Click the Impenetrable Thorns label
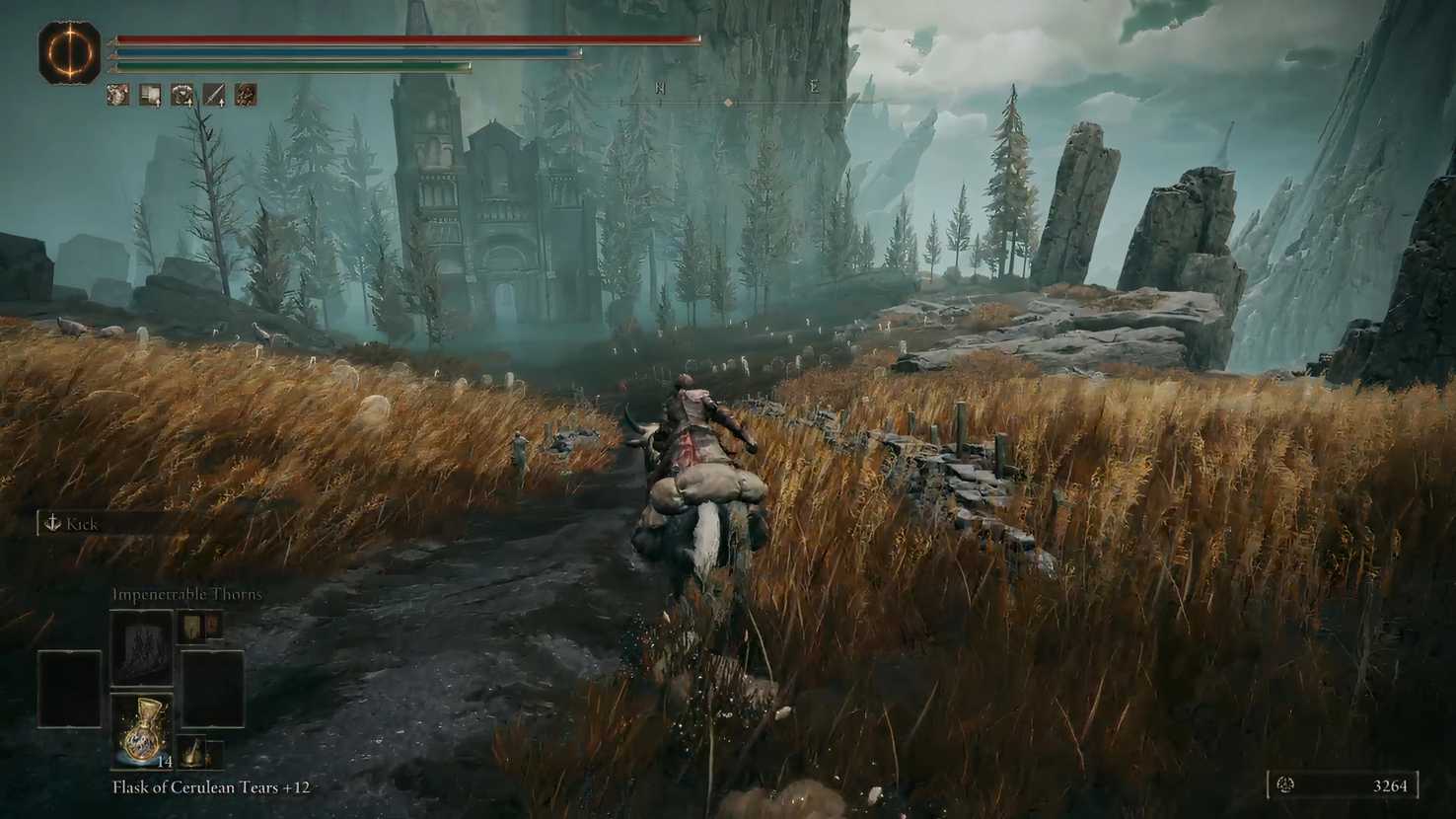1456x819 pixels. click(186, 594)
